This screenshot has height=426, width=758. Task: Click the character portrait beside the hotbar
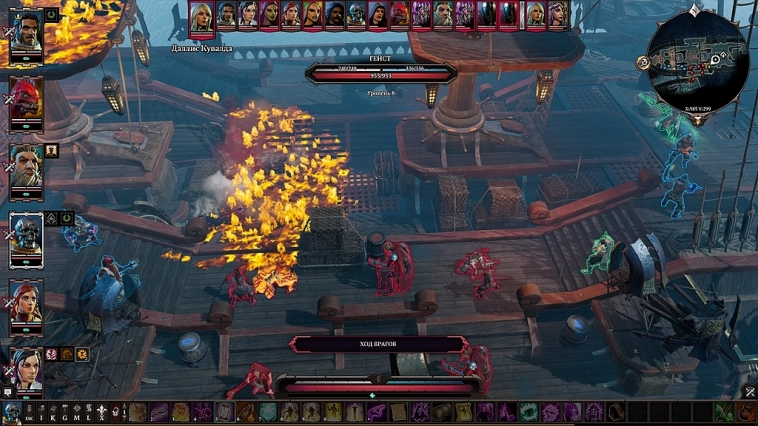click(x=11, y=411)
